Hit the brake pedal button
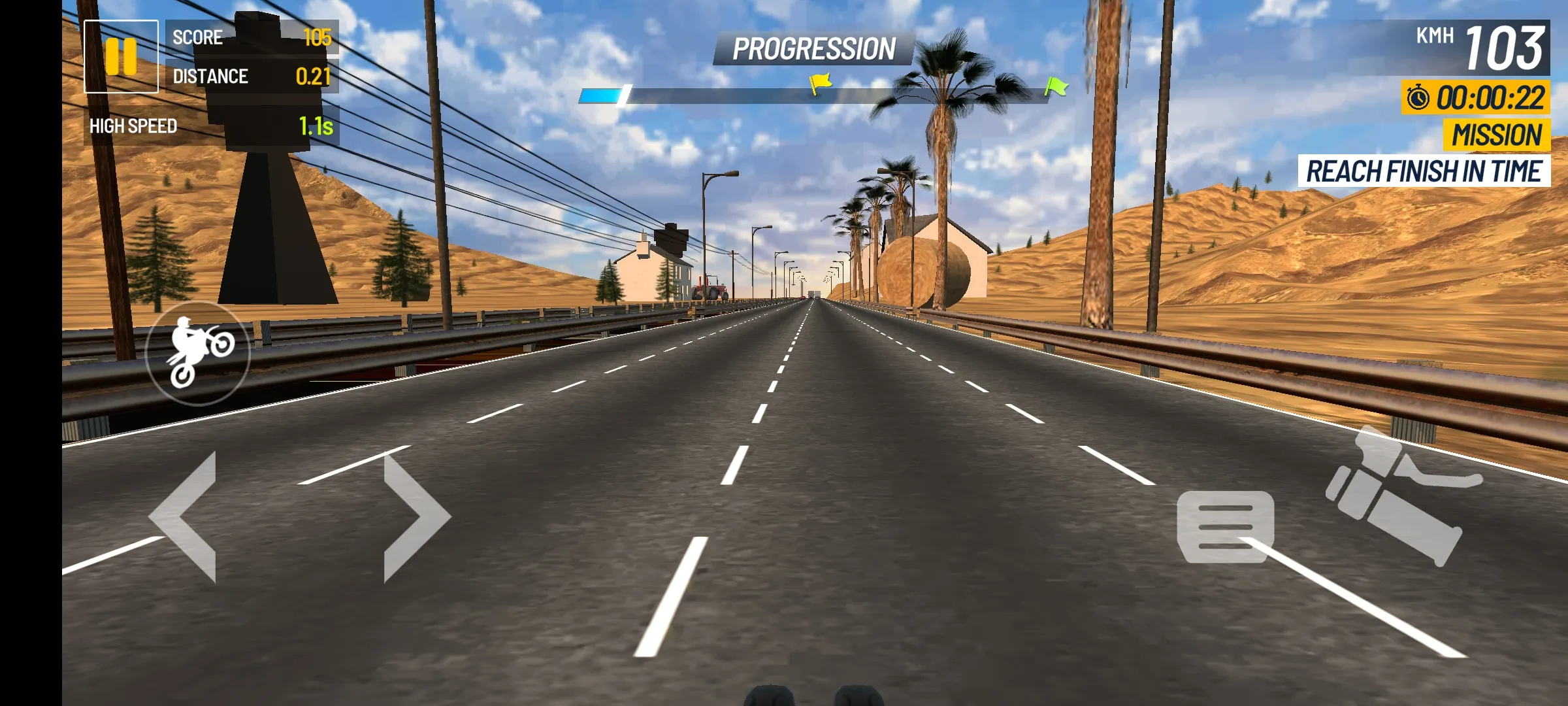 point(1225,526)
